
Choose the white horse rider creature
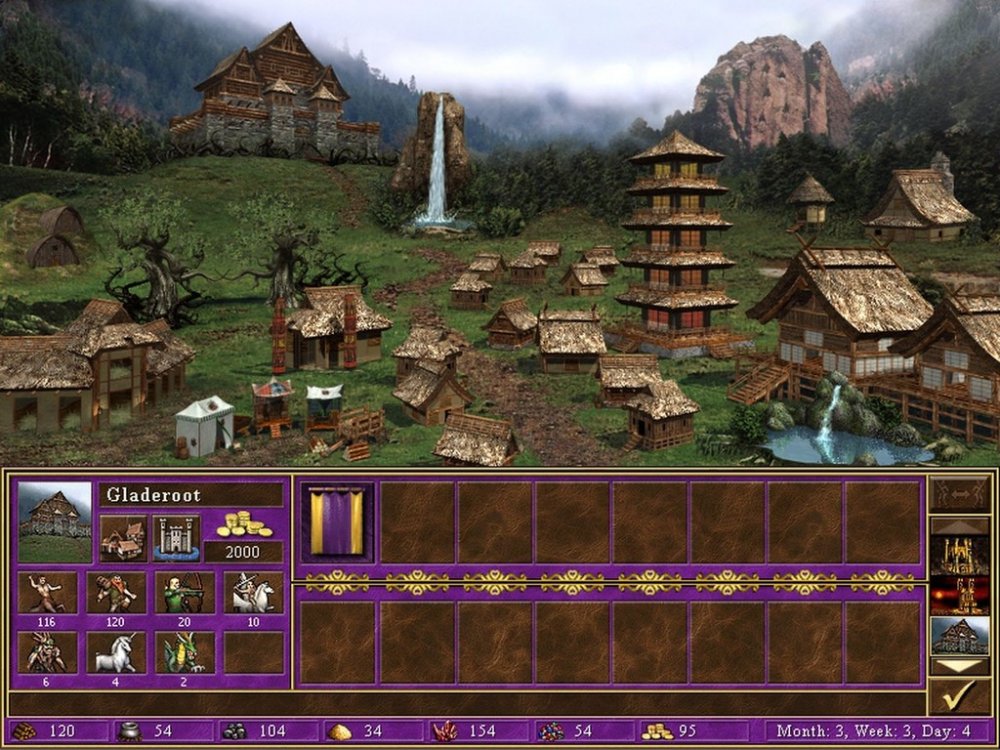point(252,592)
